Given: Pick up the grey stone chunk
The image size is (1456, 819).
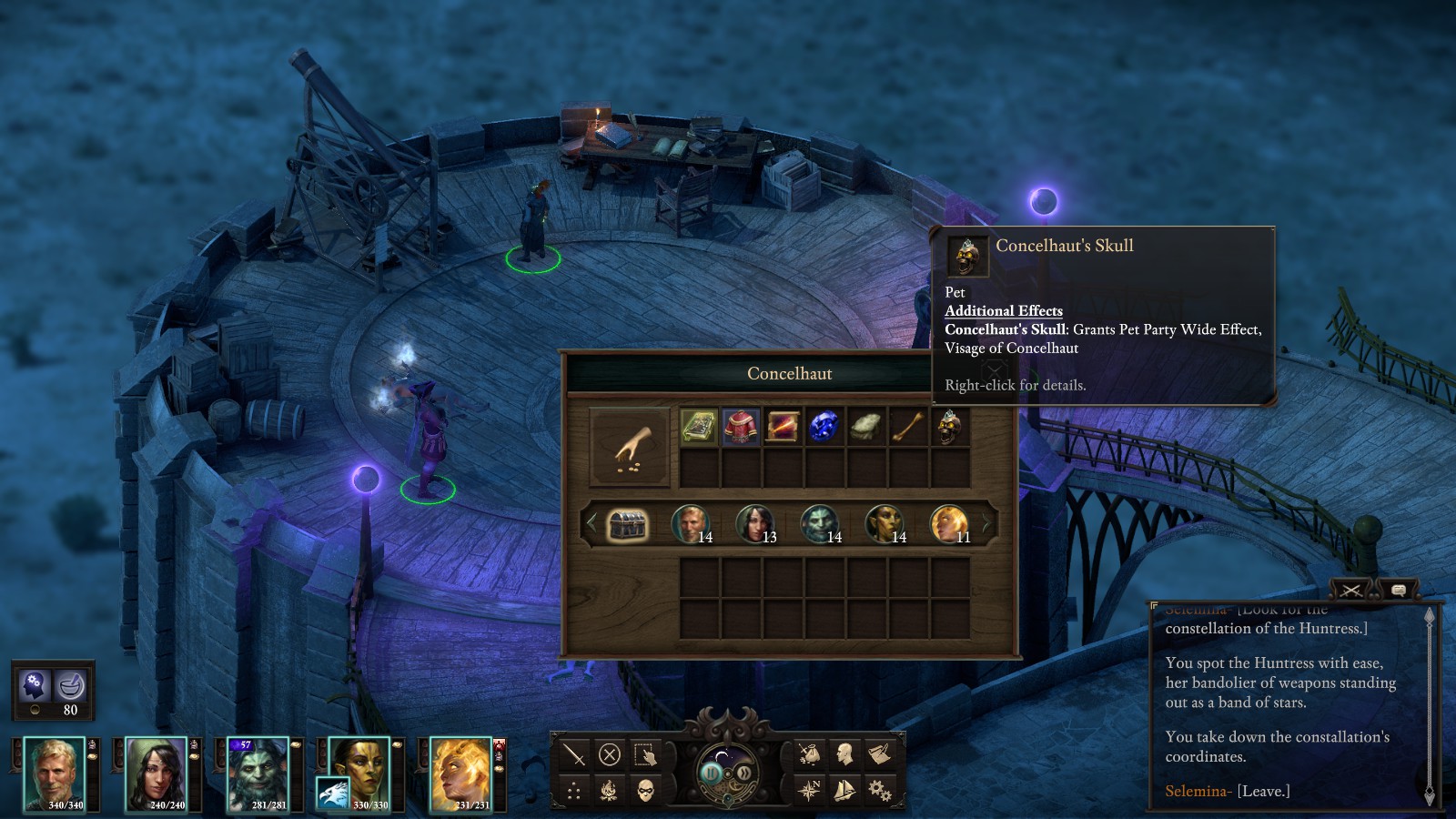Looking at the screenshot, I should [865, 427].
